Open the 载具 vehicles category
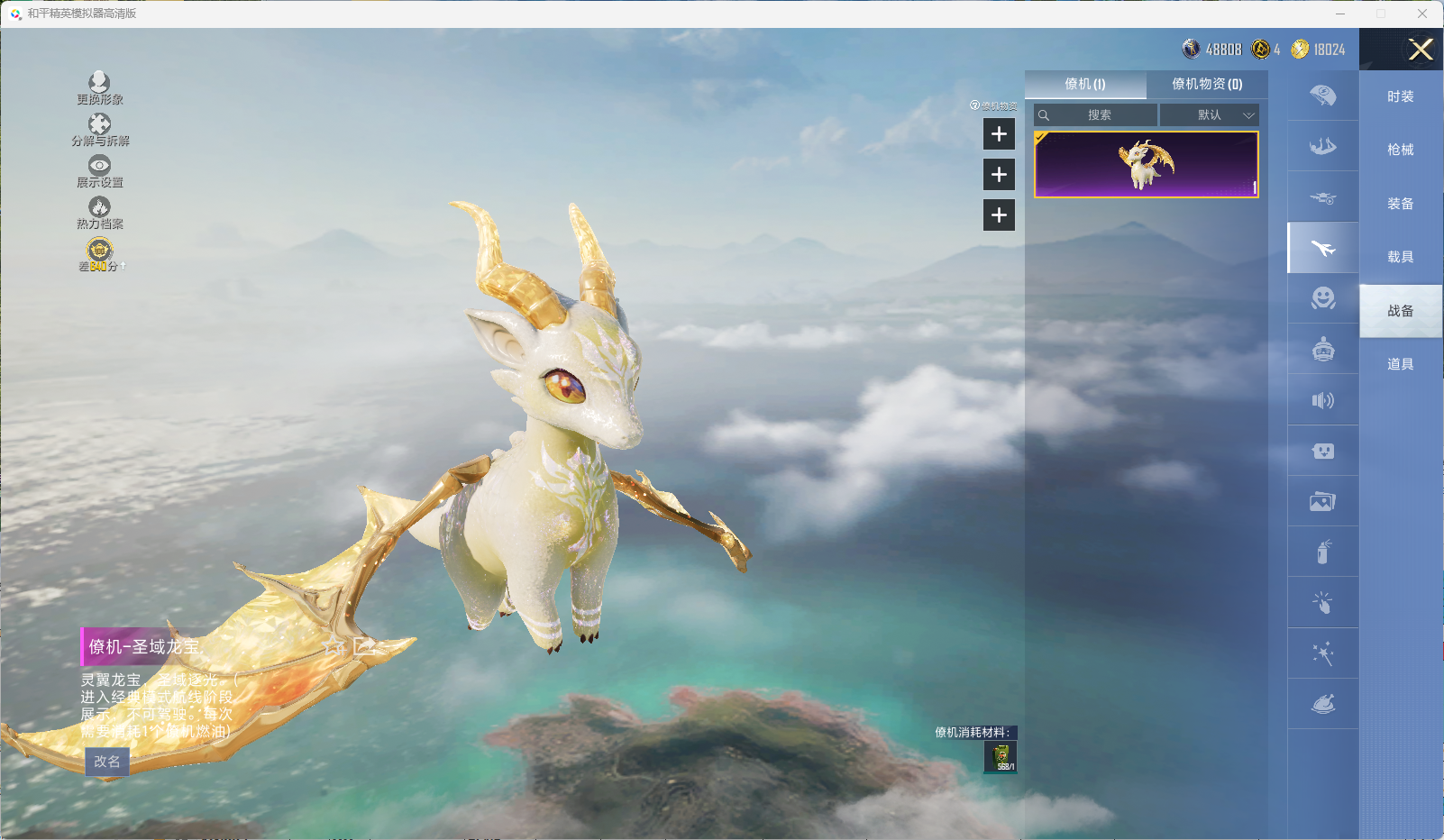Viewport: 1444px width, 840px height. click(x=1400, y=257)
